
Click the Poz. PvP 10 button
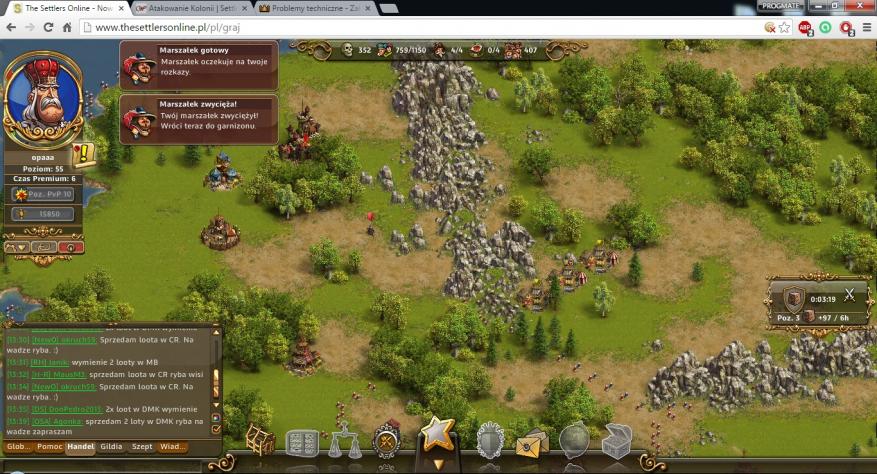tap(43, 194)
